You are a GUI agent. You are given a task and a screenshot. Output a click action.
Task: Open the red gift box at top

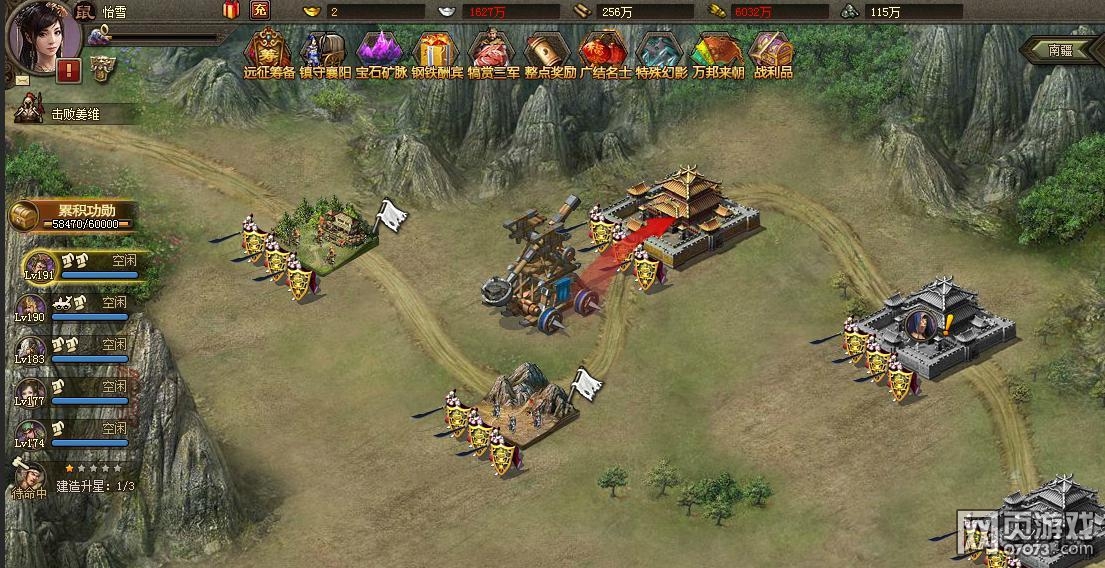pos(231,11)
